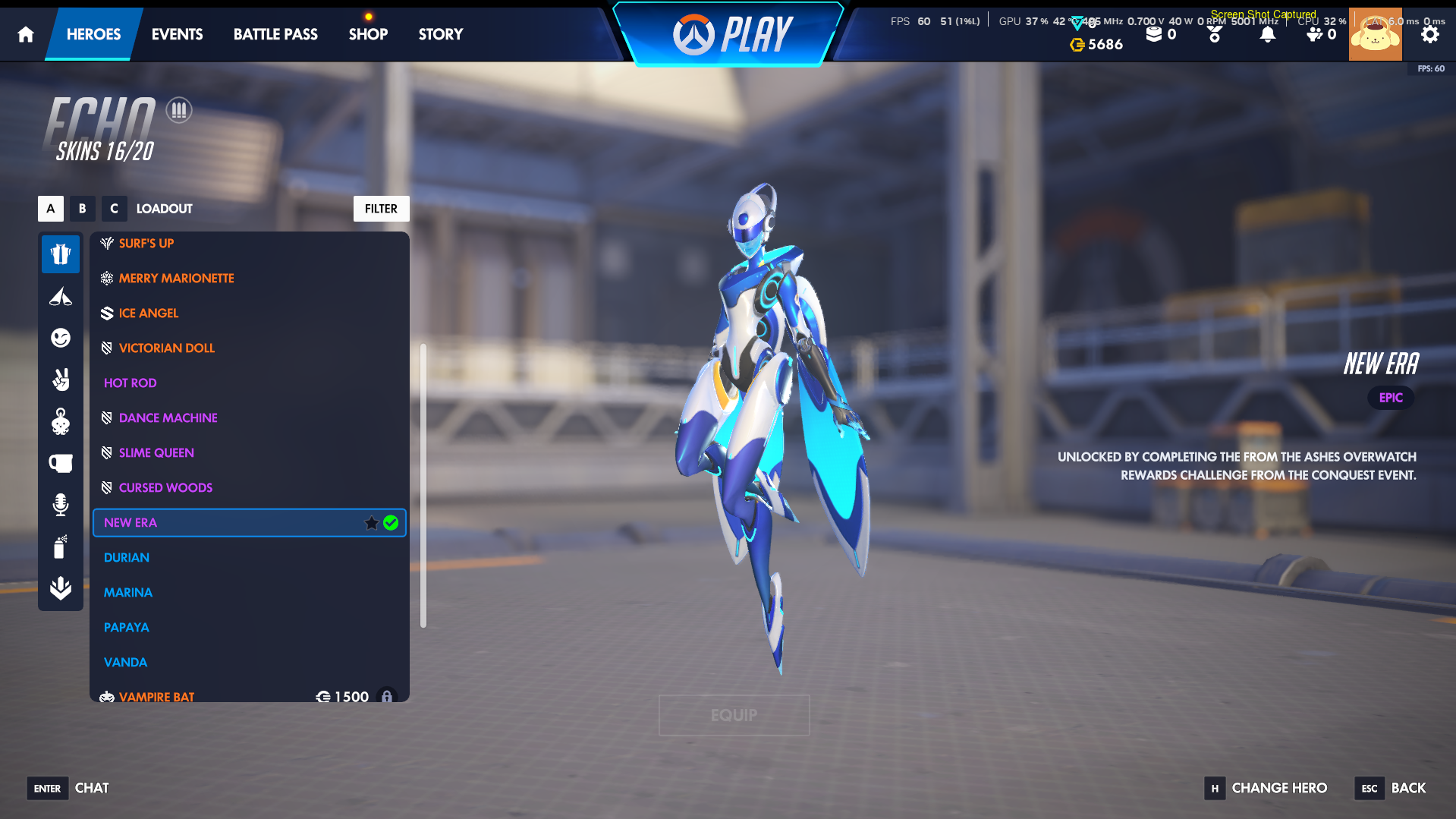
Task: Switch to Loadout C
Action: pyautogui.click(x=114, y=208)
